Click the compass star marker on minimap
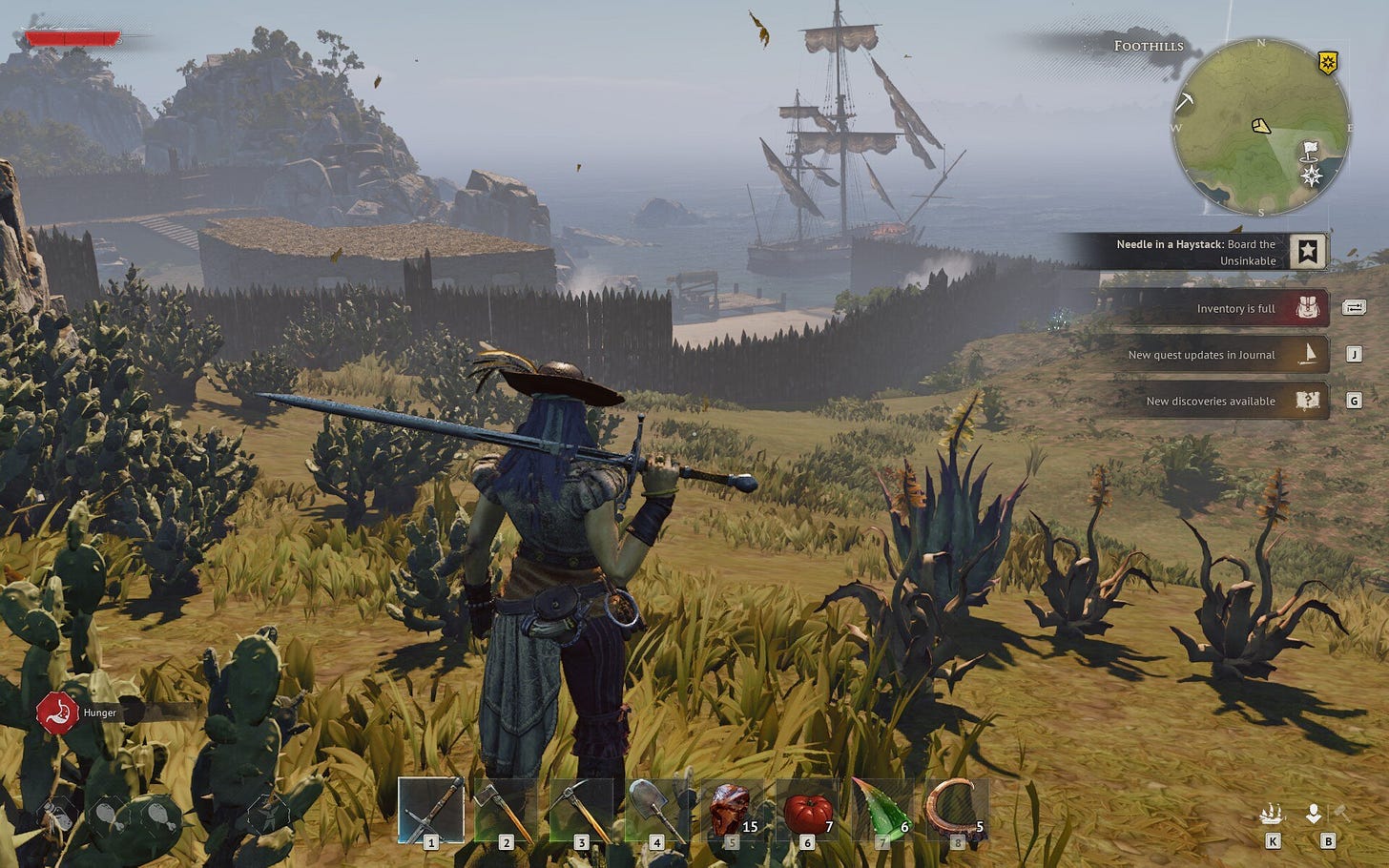The width and height of the screenshot is (1389, 868). tap(1313, 175)
